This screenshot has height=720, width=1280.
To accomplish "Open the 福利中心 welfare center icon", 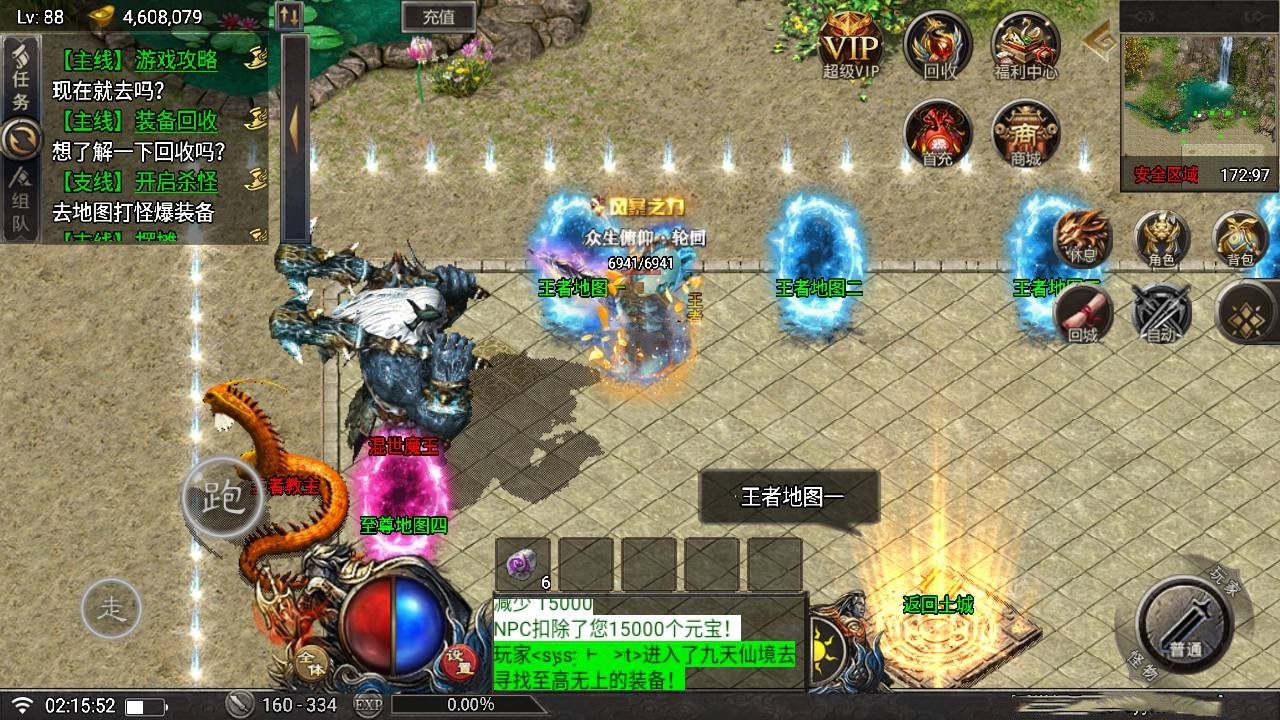I will tap(1024, 45).
